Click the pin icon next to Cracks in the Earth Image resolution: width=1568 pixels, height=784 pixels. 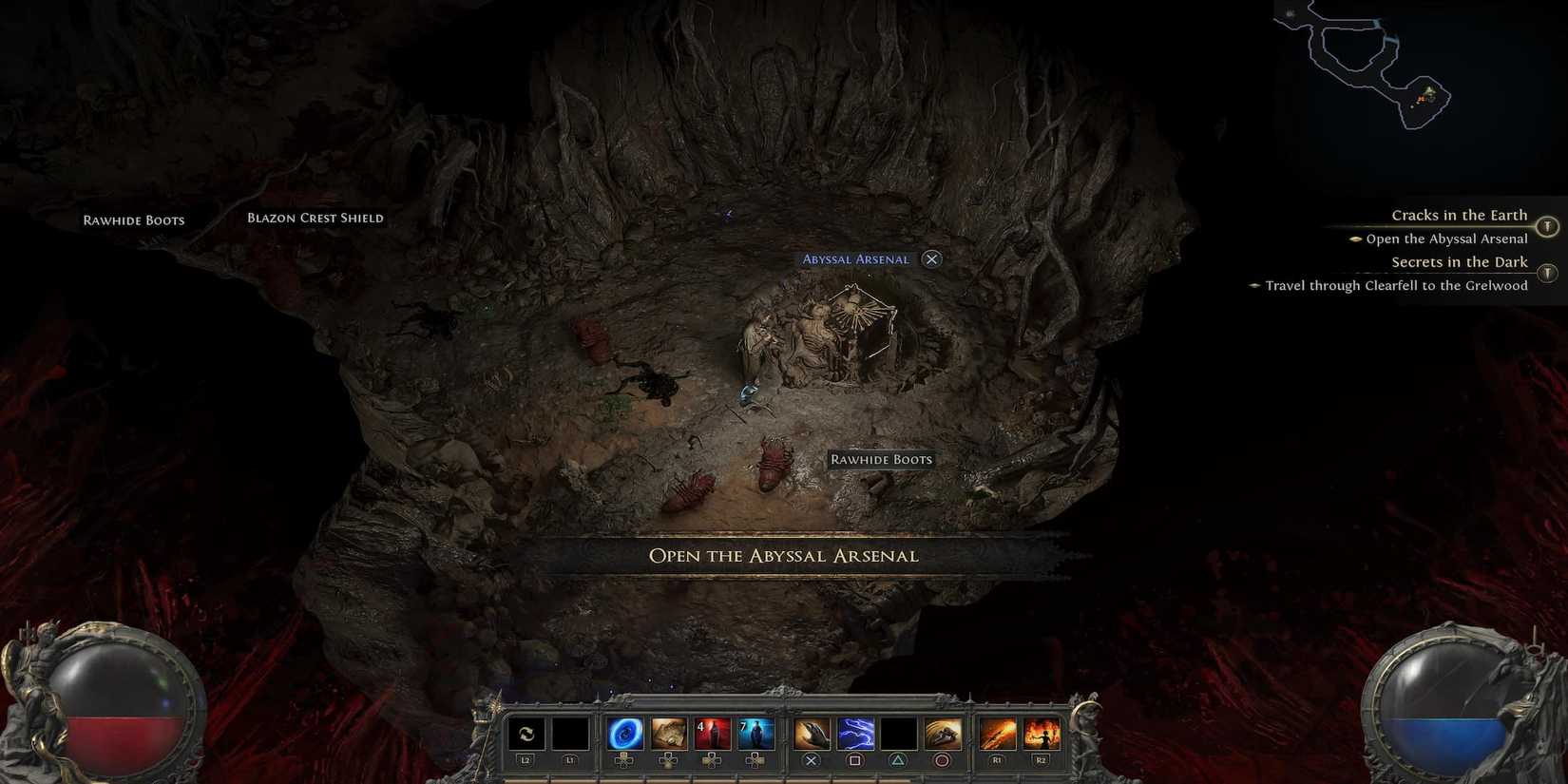click(x=1546, y=227)
